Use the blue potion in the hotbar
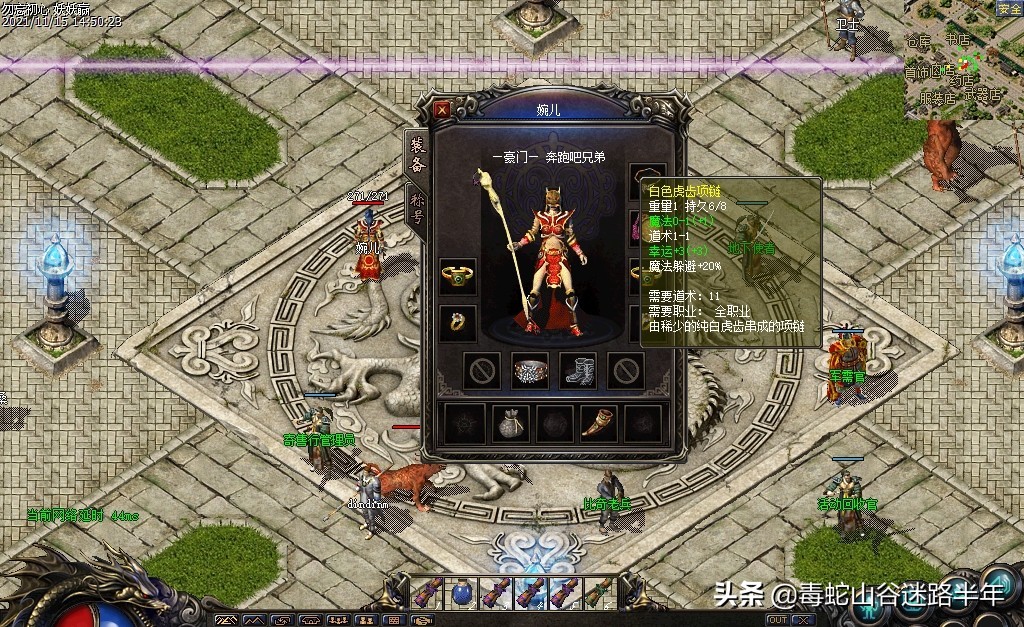 [461, 593]
